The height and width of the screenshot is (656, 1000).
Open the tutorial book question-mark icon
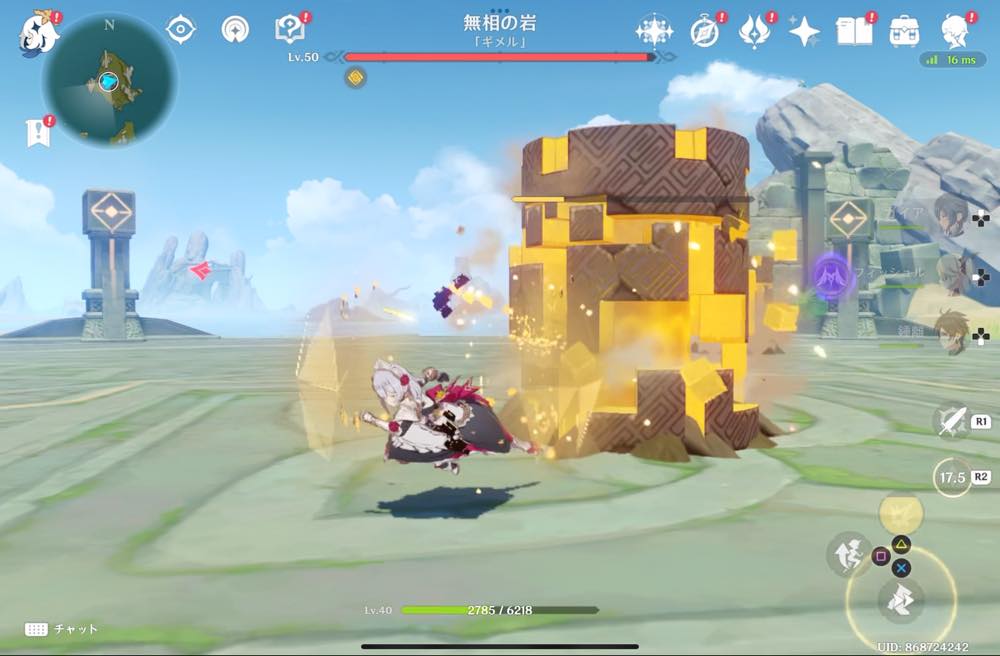pos(290,30)
